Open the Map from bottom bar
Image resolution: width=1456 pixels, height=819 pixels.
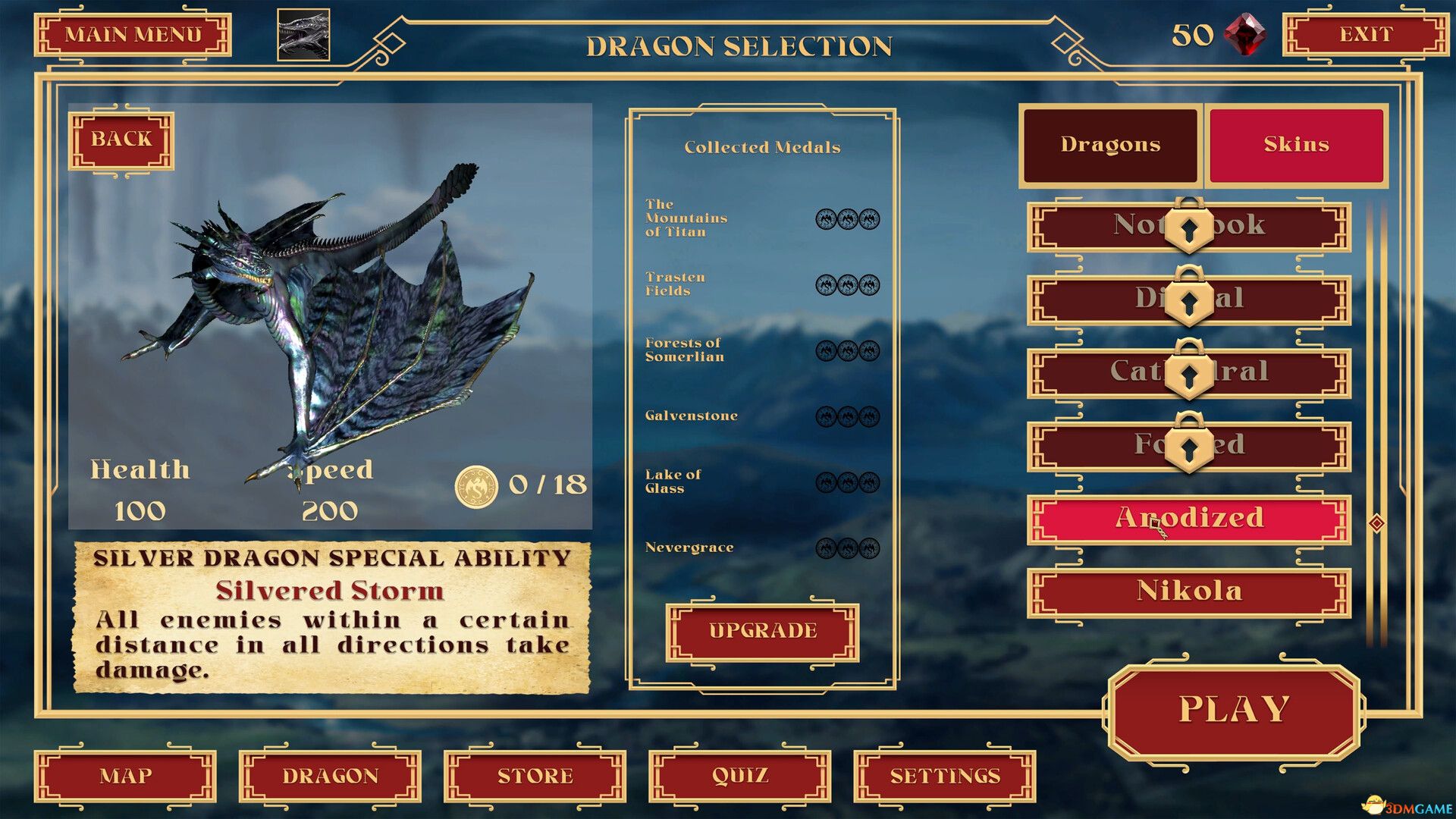[126, 776]
